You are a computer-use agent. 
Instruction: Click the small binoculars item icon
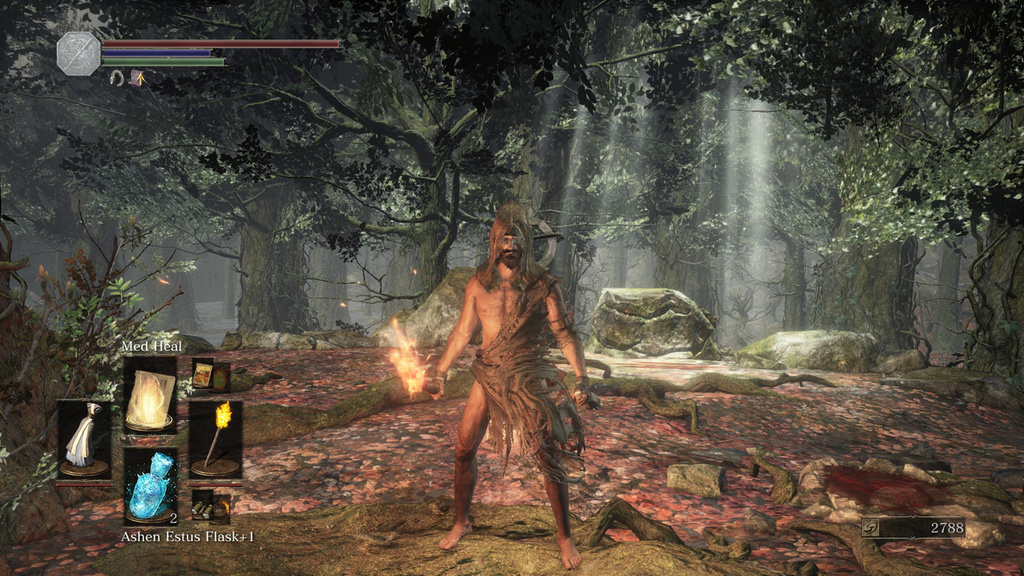[x=211, y=505]
